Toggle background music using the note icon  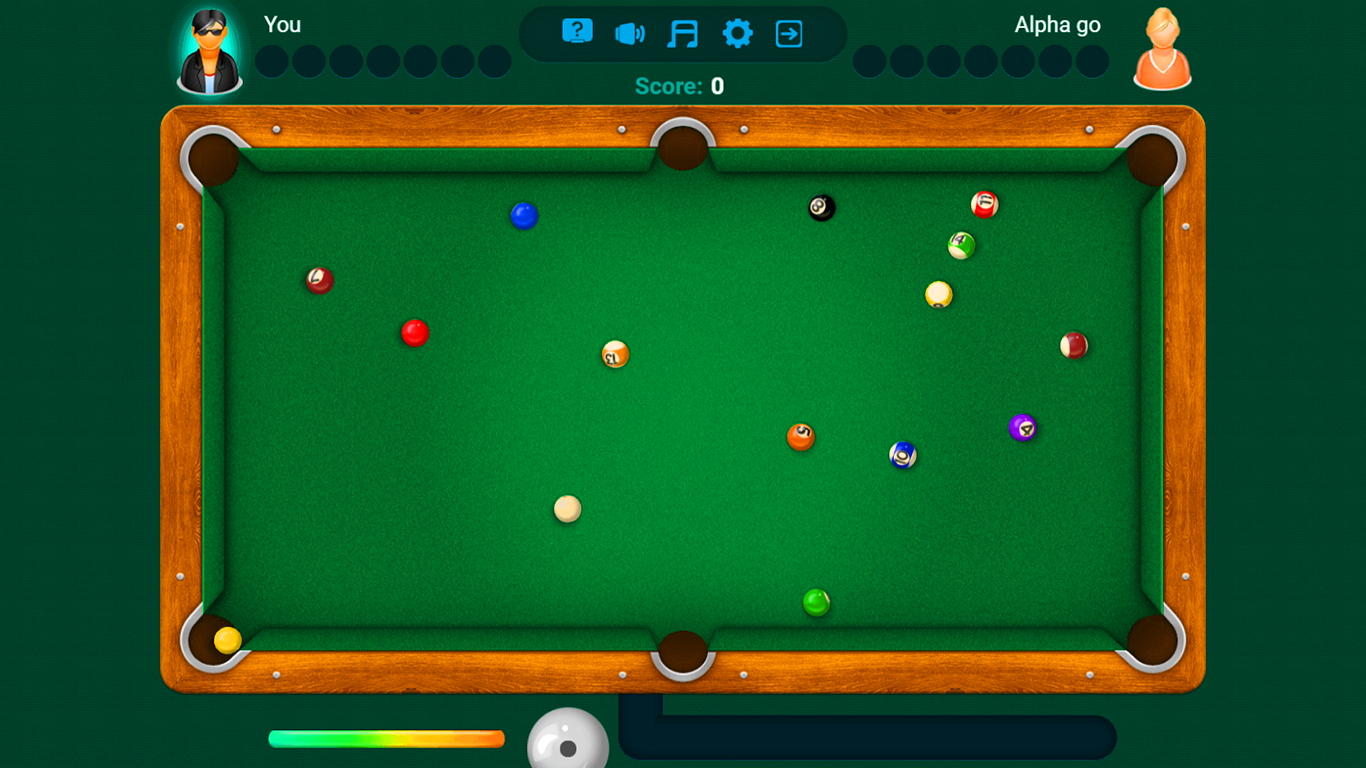point(683,33)
